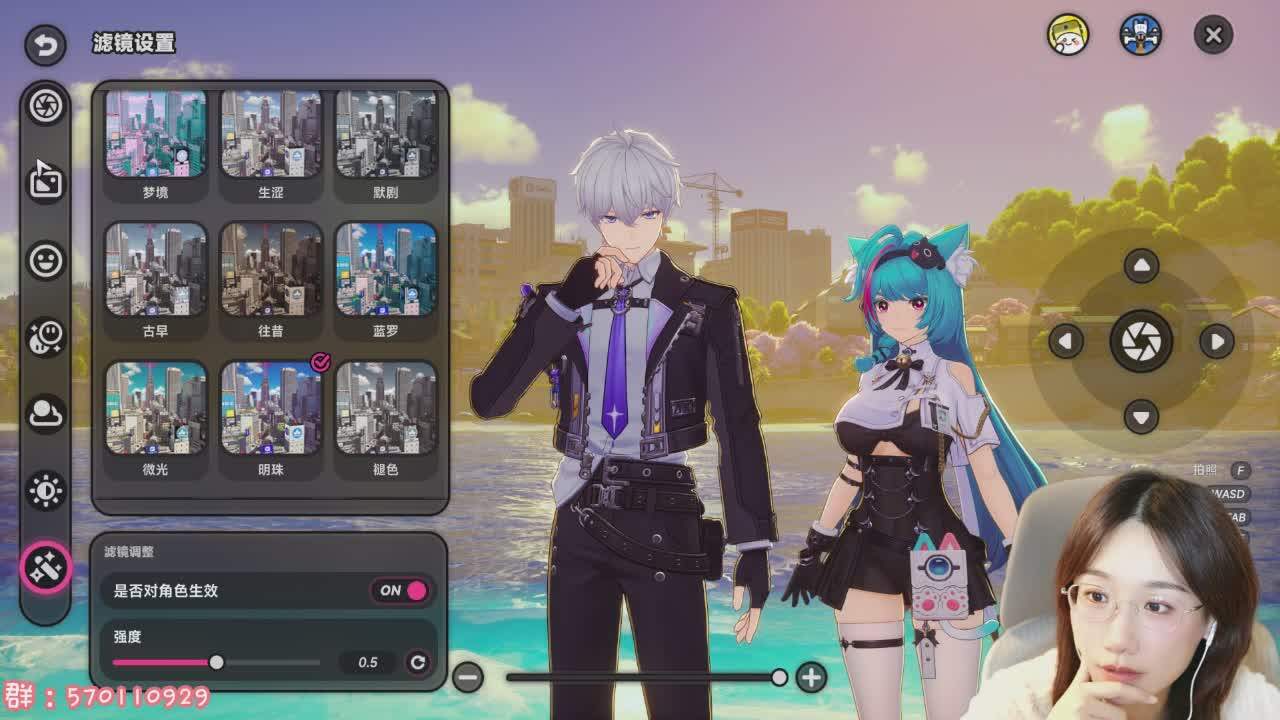This screenshot has width=1280, height=720.
Task: Open the brightness sun settings tab
Action: [46, 490]
